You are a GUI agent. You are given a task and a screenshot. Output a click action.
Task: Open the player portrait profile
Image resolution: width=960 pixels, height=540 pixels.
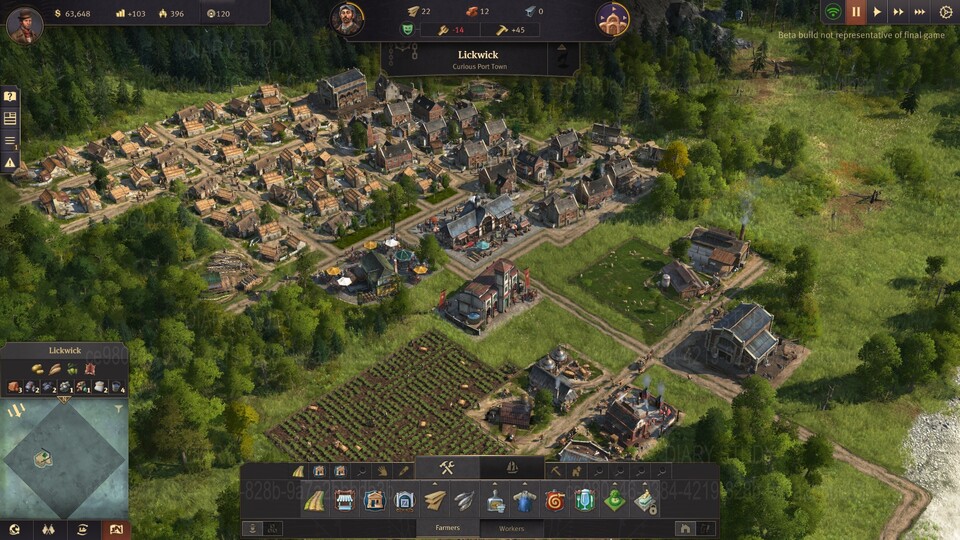(x=24, y=24)
